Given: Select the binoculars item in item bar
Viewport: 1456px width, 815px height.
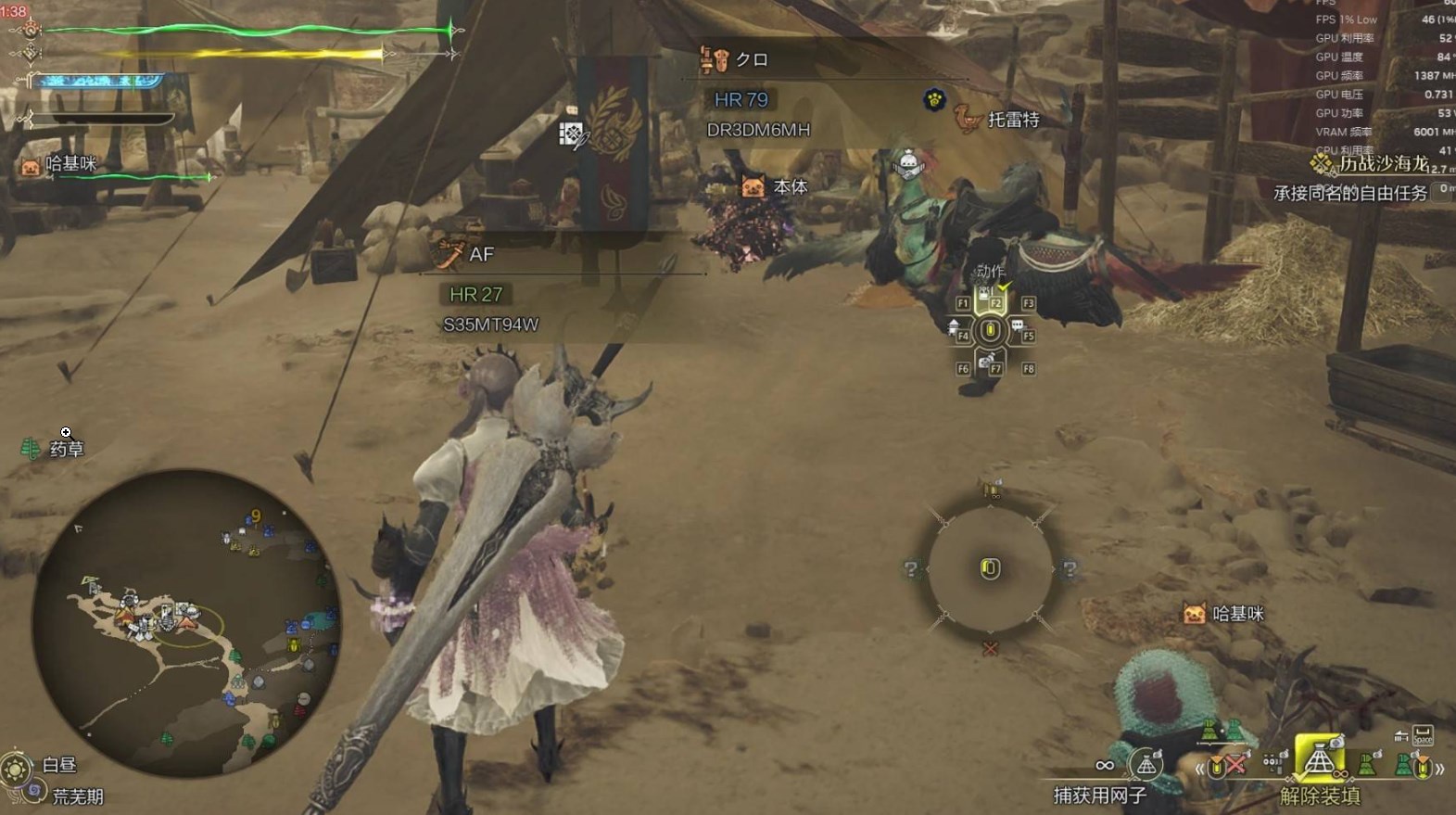Looking at the screenshot, I should pos(1275,763).
